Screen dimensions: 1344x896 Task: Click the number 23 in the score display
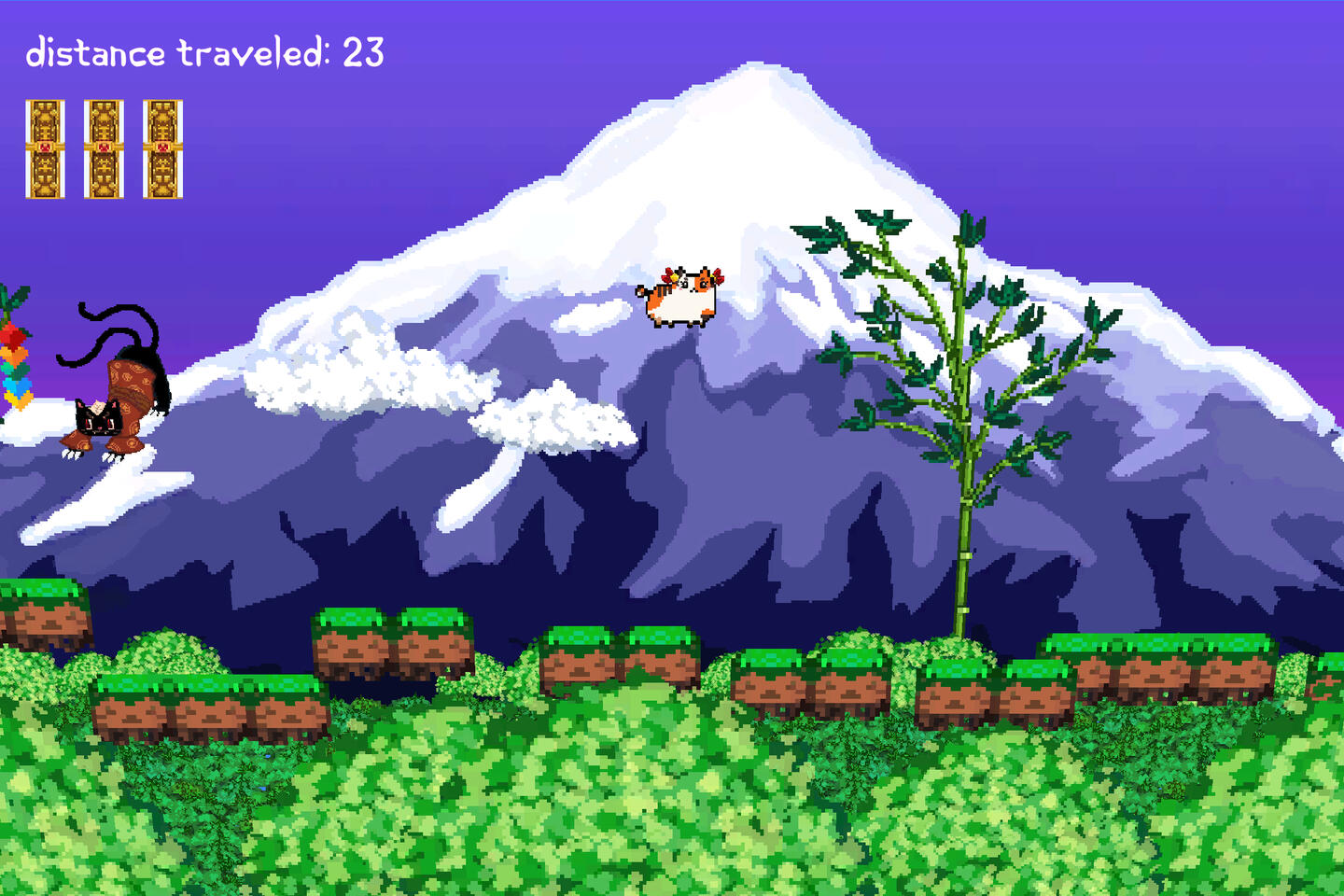point(366,51)
